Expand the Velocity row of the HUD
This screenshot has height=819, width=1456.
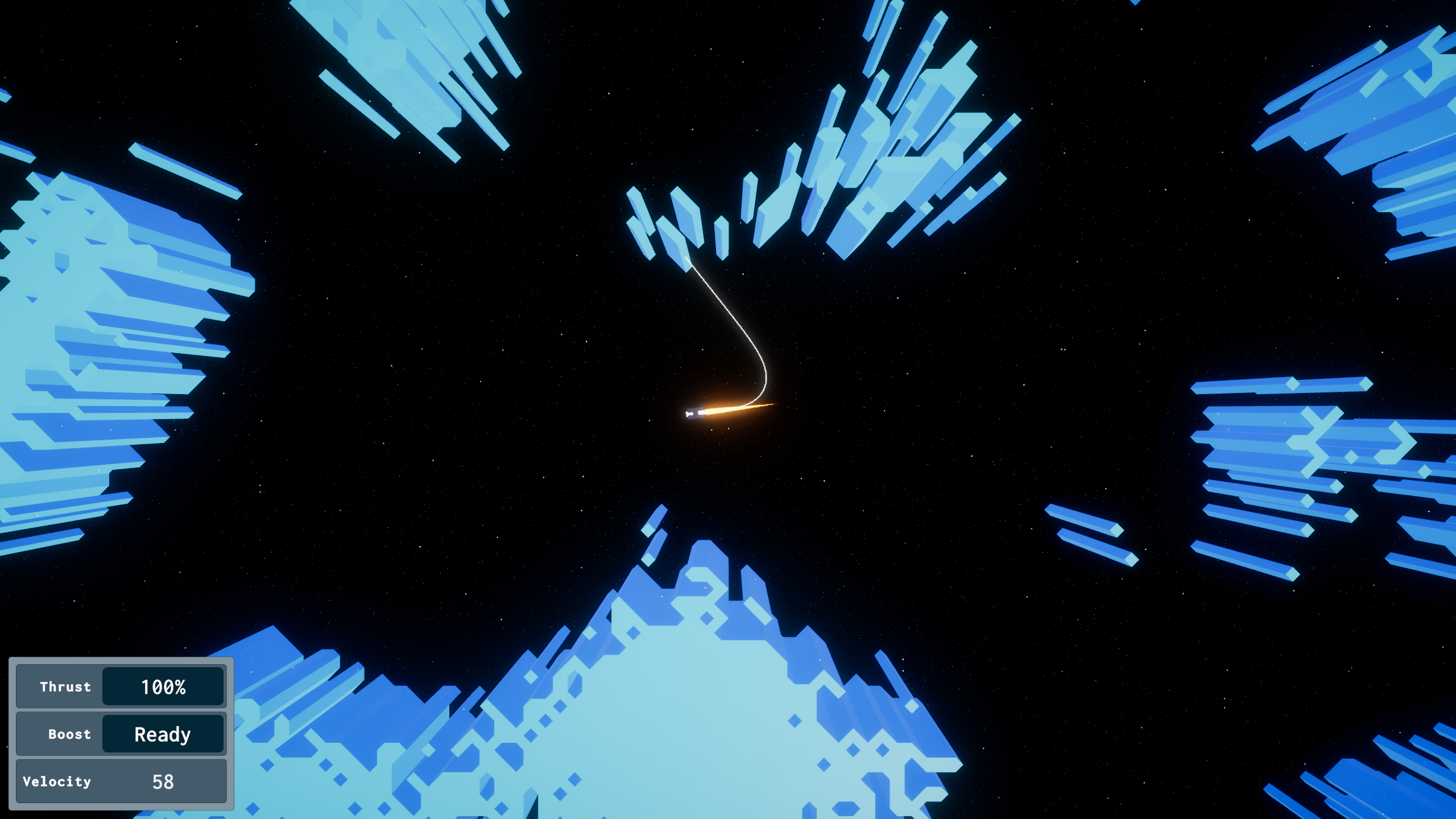121,781
